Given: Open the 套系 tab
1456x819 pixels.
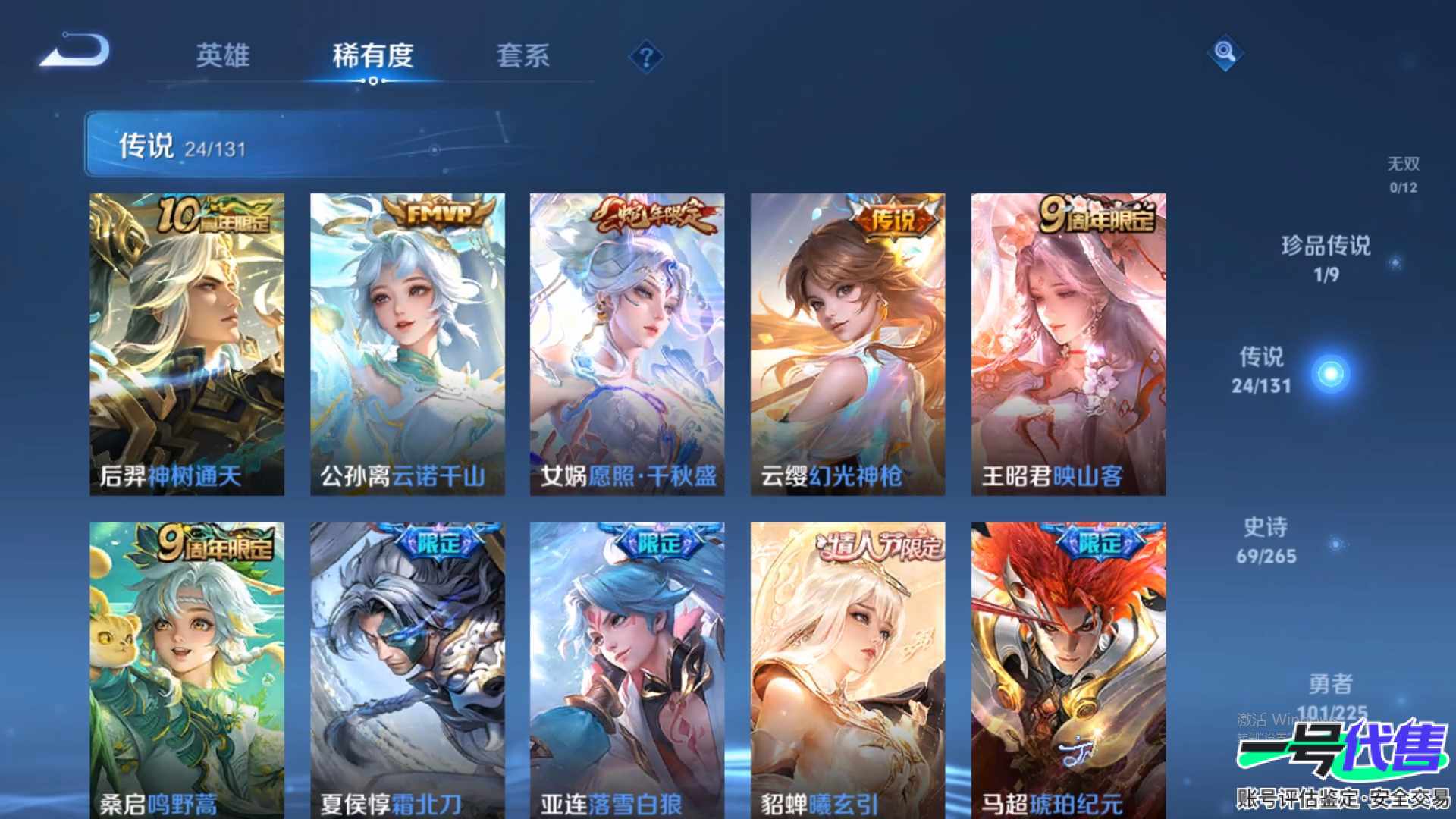Looking at the screenshot, I should (522, 56).
